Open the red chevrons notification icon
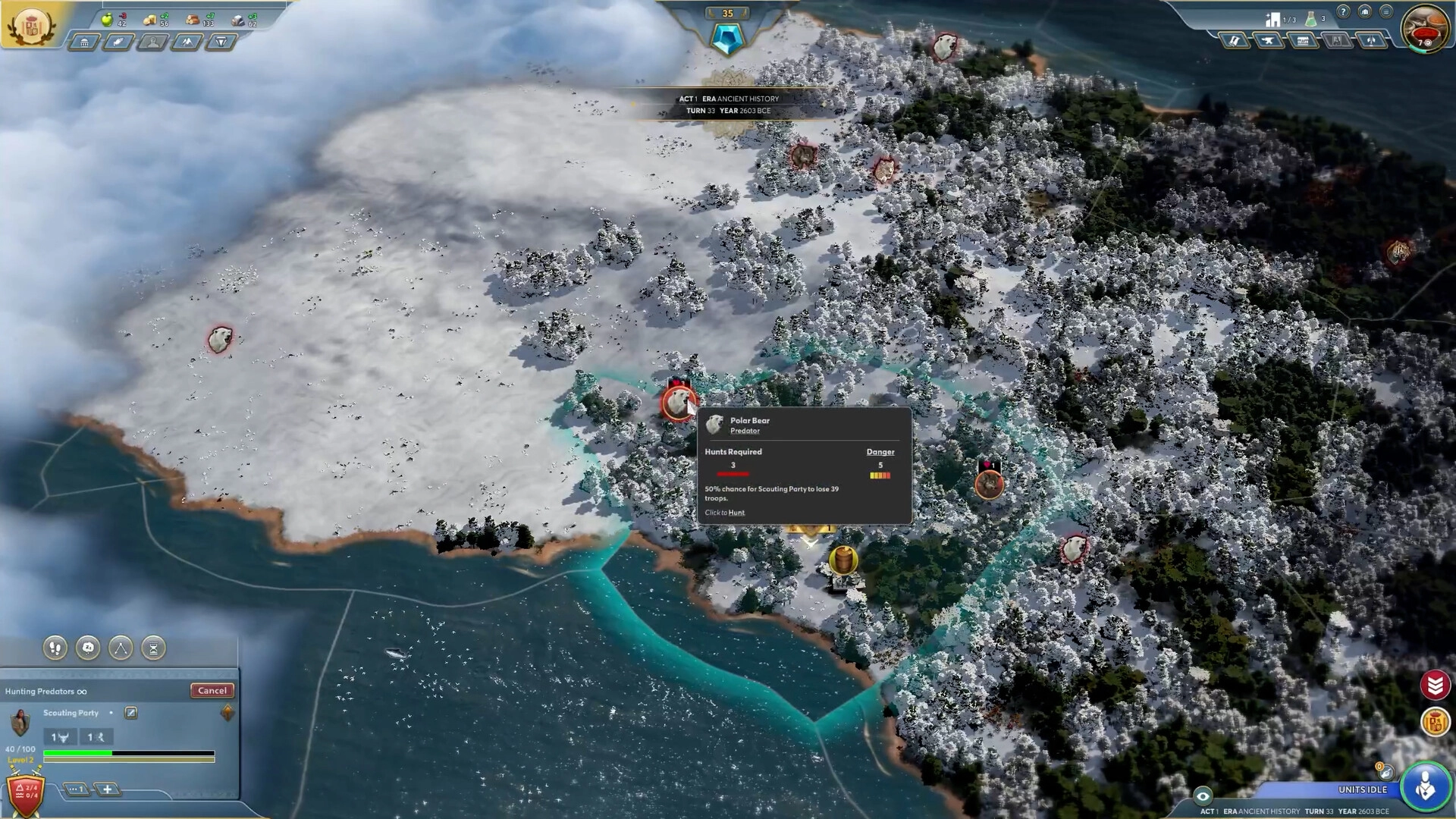This screenshot has width=1456, height=819. point(1435,686)
